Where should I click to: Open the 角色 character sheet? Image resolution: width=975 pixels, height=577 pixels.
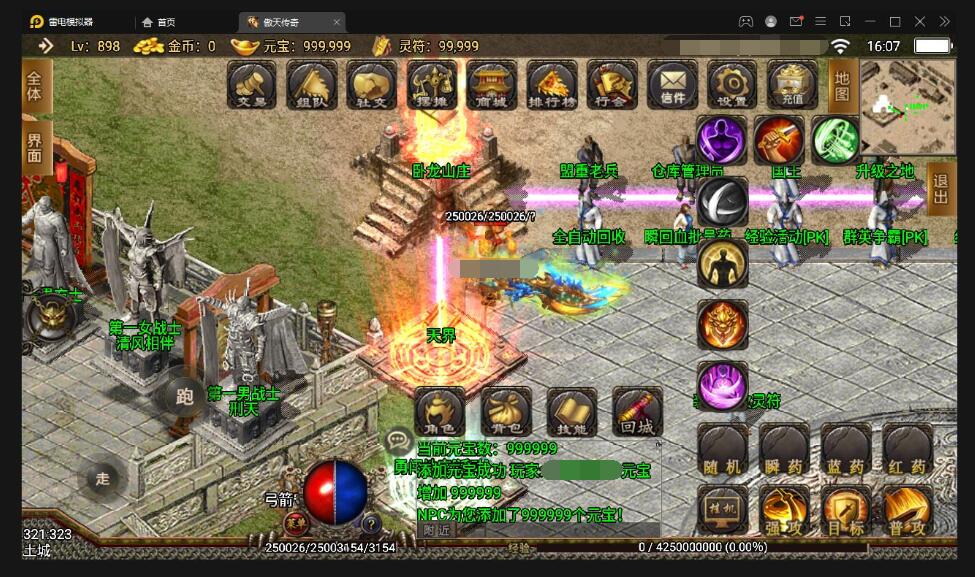439,412
